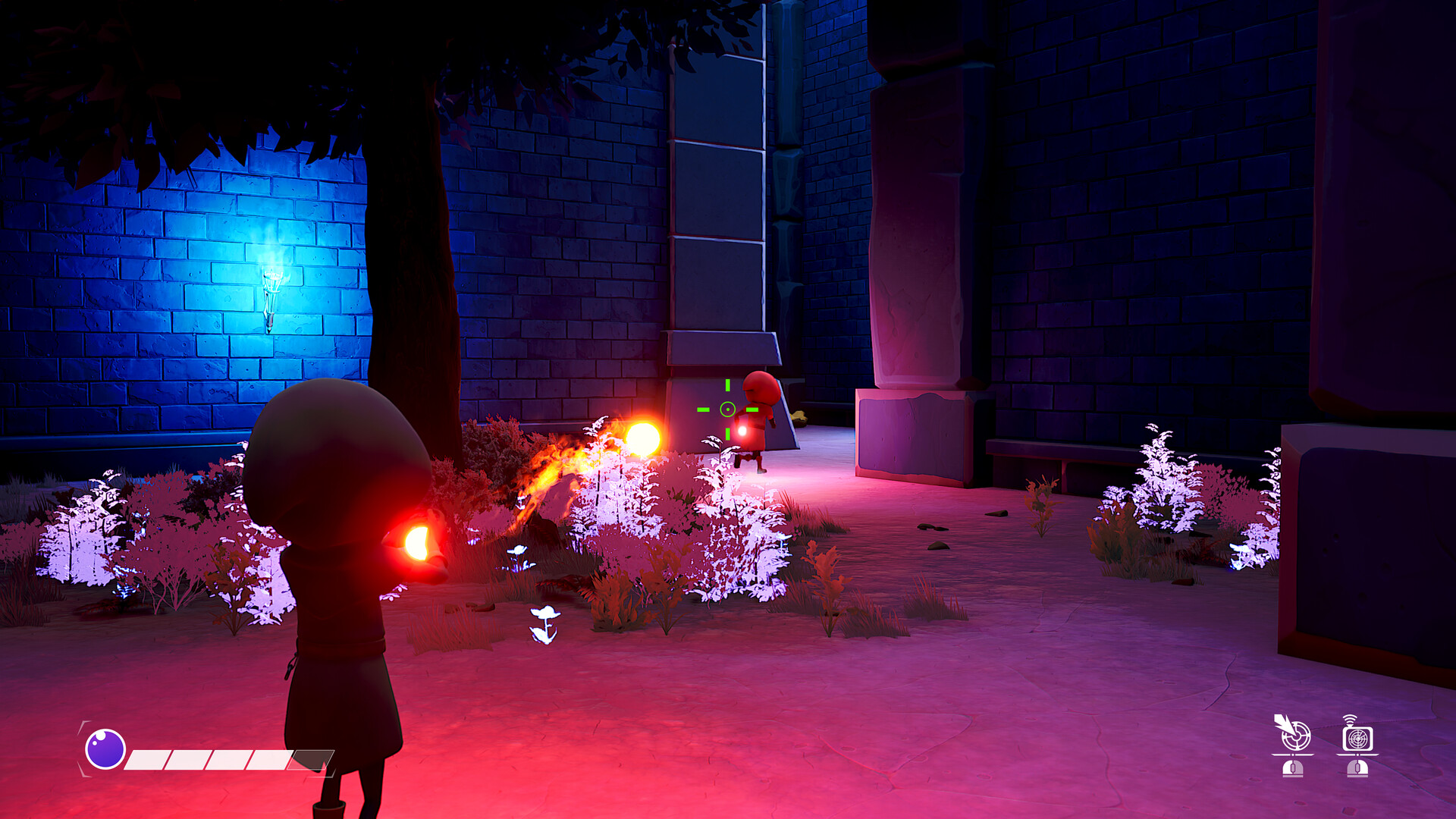Click the left mouse button glyph under the arrow ability
This screenshot has width=1456, height=819.
coord(1293,768)
